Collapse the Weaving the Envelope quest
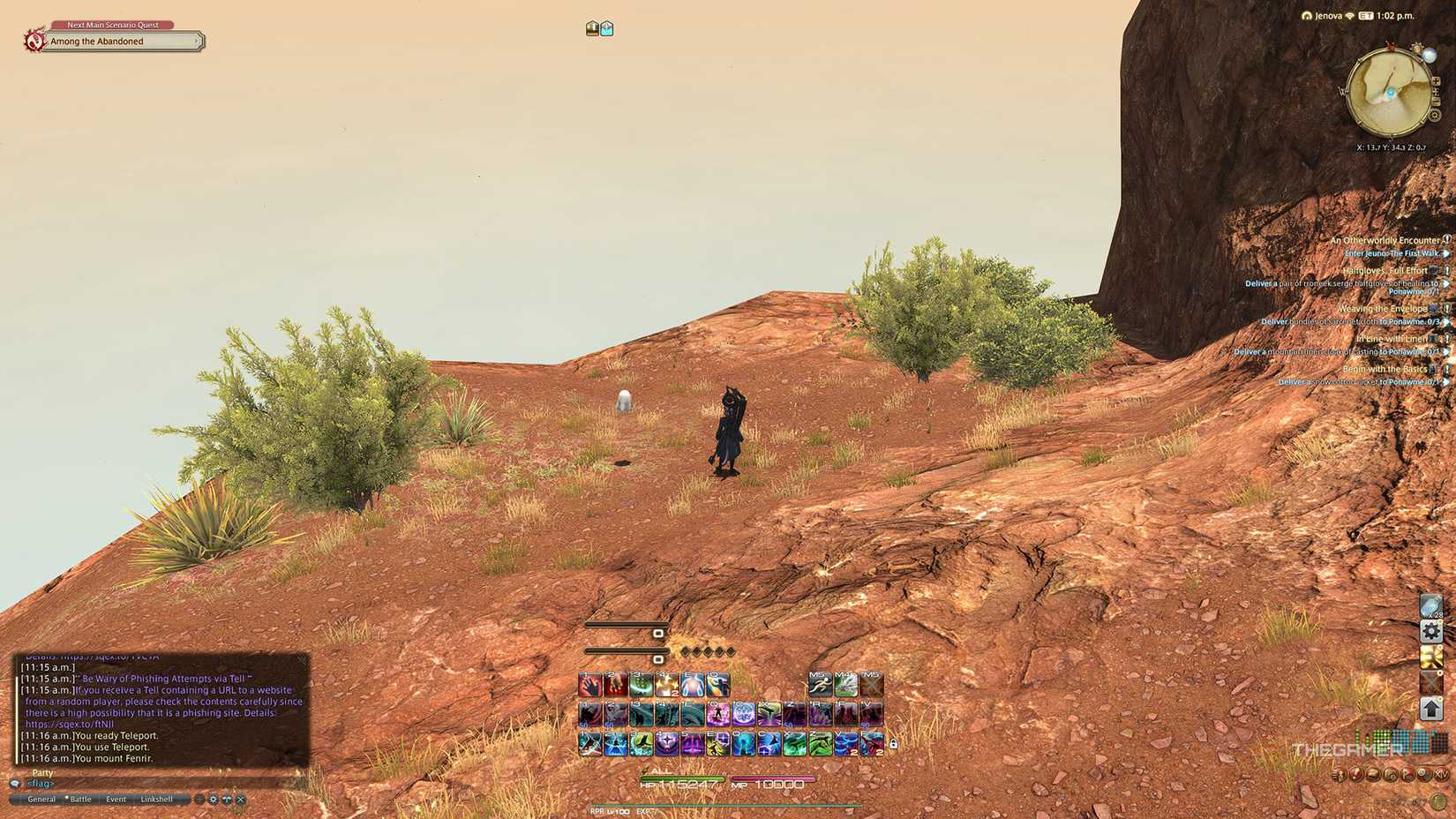 [x=1445, y=308]
